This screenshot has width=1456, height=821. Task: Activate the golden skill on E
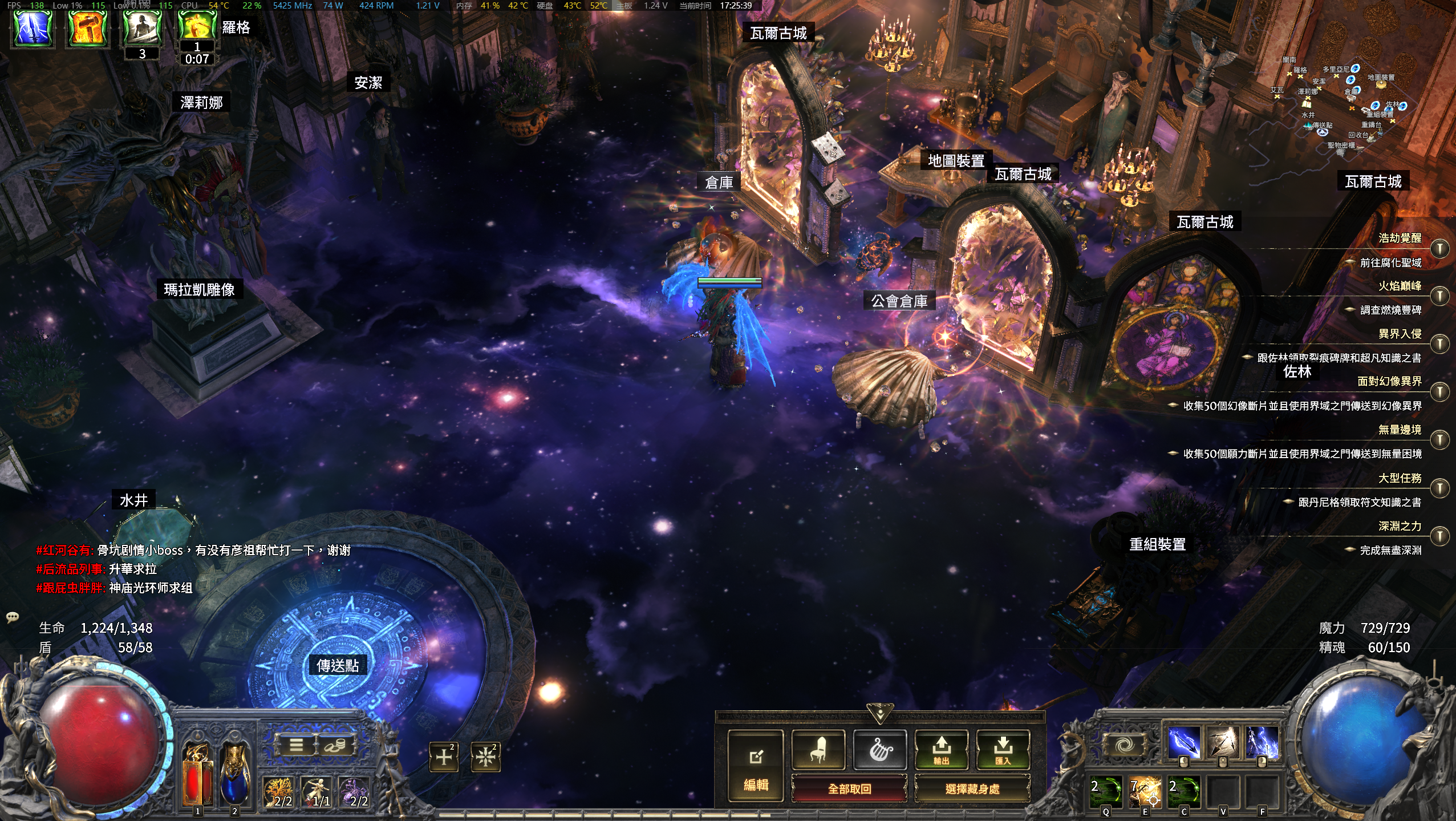pos(1145,792)
